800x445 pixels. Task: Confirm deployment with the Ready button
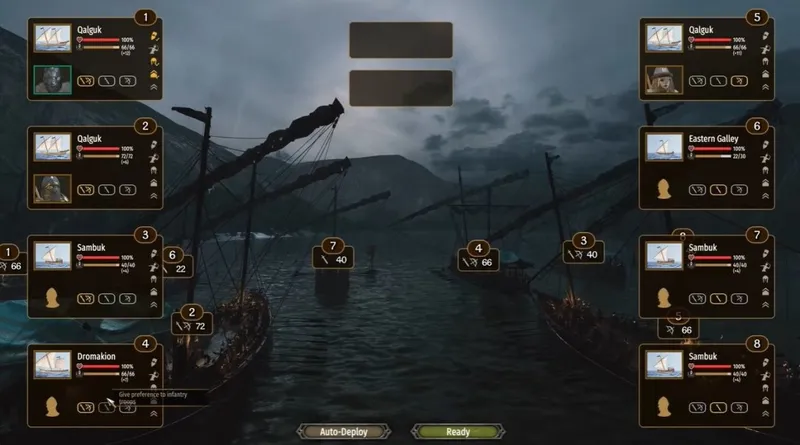coord(457,432)
